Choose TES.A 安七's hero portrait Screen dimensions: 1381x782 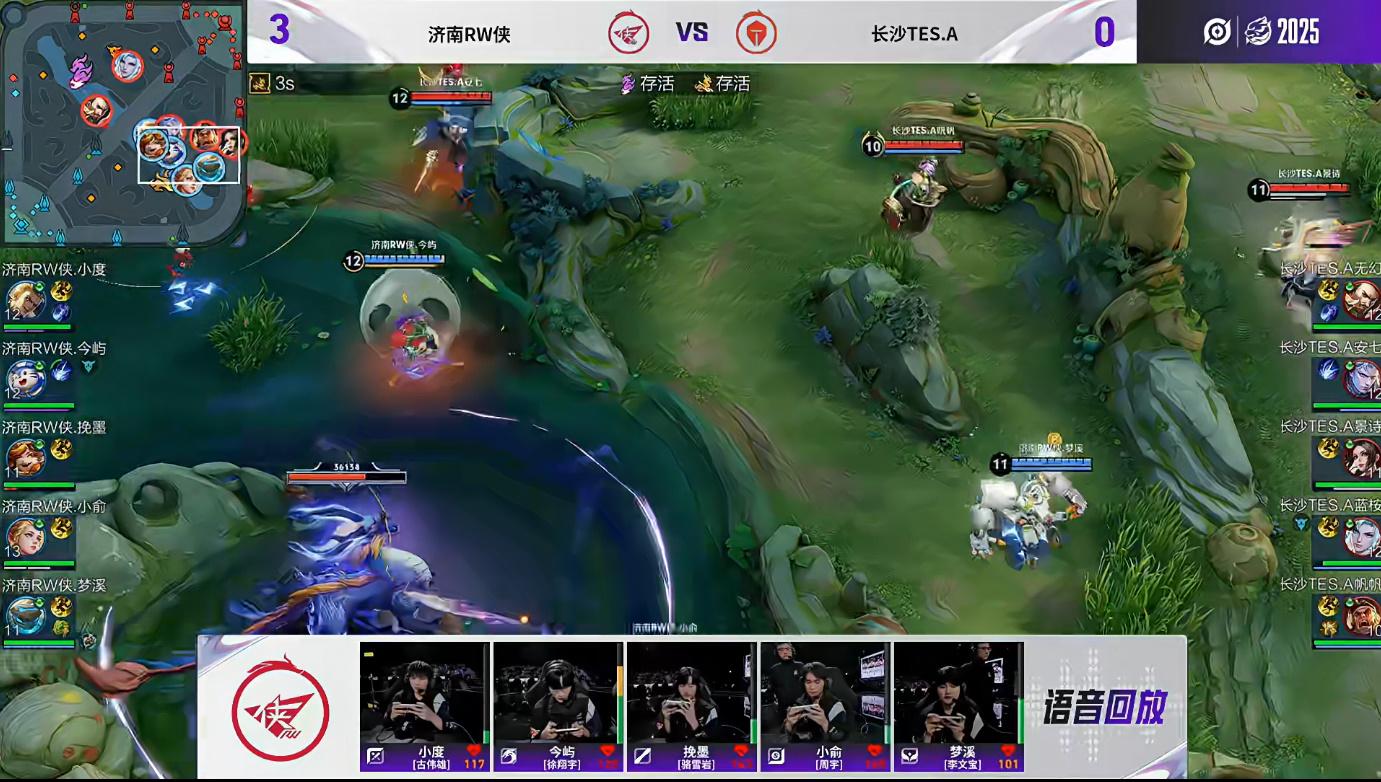pos(1361,379)
